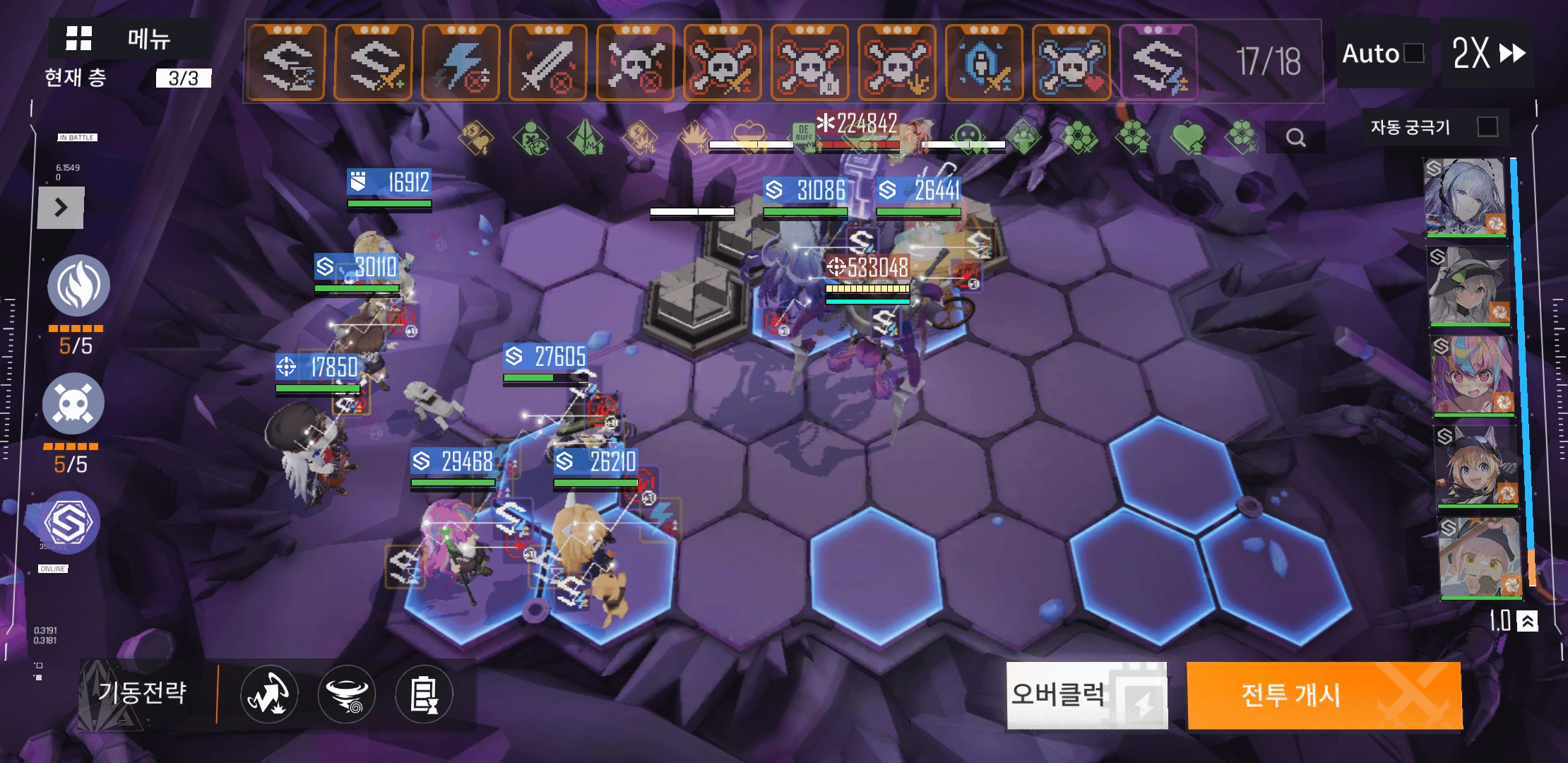1568x763 pixels.
Task: Select the lightning bolt turn-order icon
Action: click(461, 62)
